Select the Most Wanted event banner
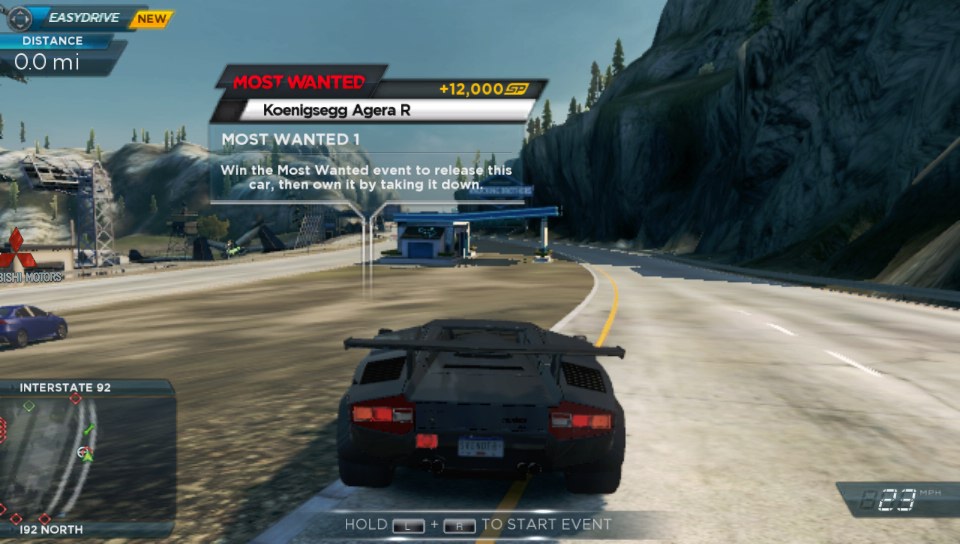960x544 pixels. pyautogui.click(x=300, y=82)
